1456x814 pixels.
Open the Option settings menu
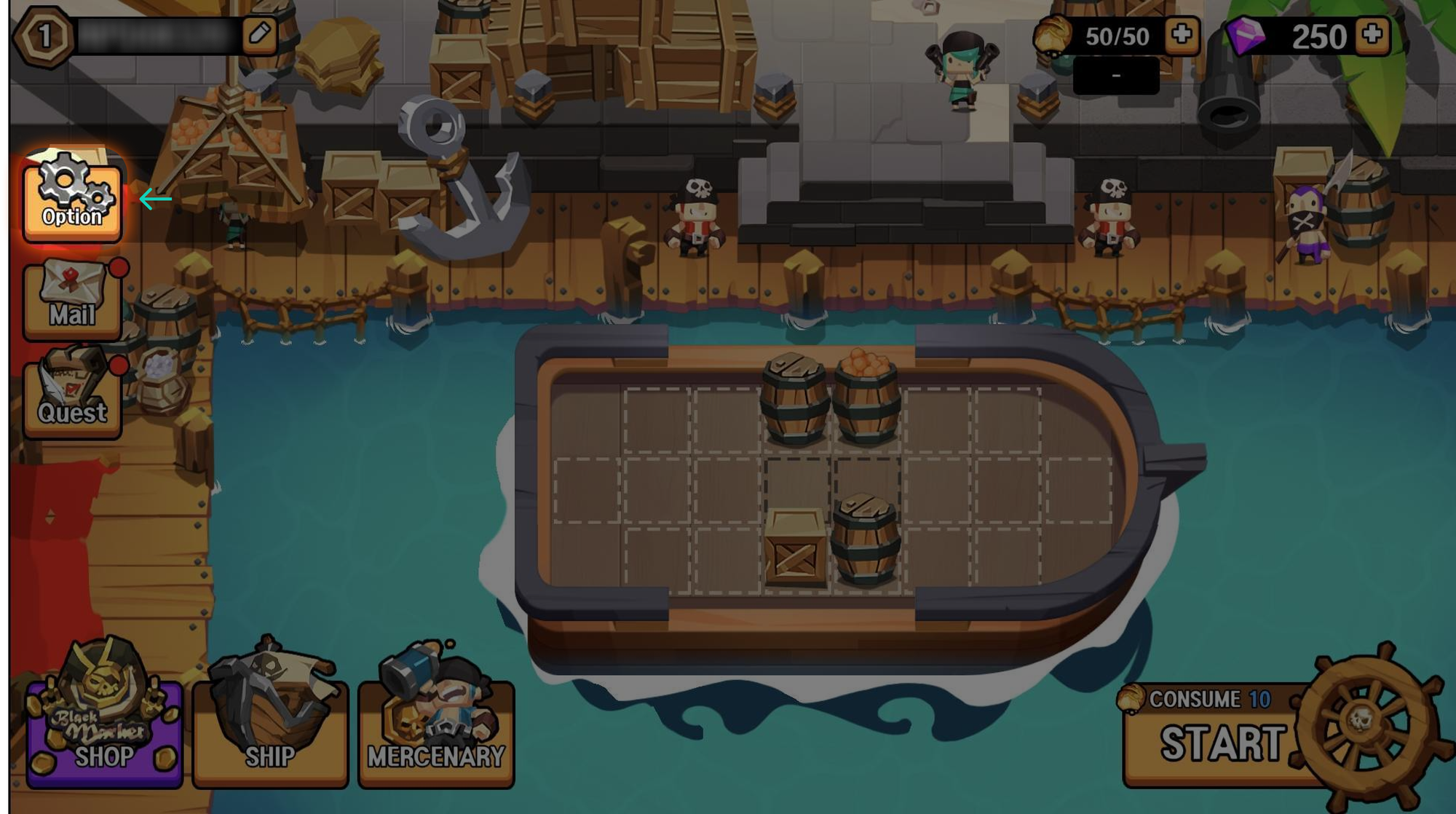pos(72,198)
